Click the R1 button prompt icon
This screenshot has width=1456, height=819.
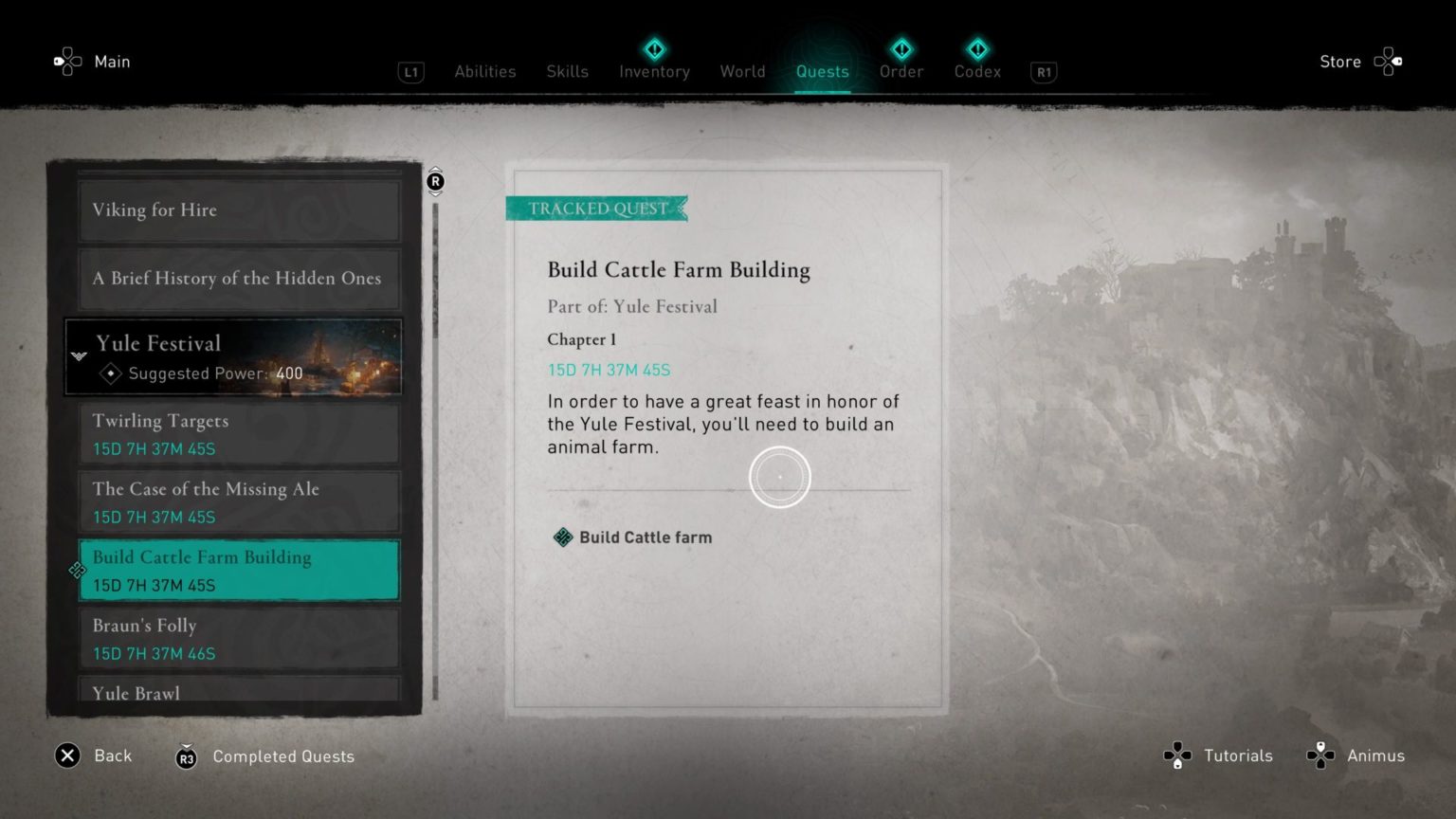1043,72
